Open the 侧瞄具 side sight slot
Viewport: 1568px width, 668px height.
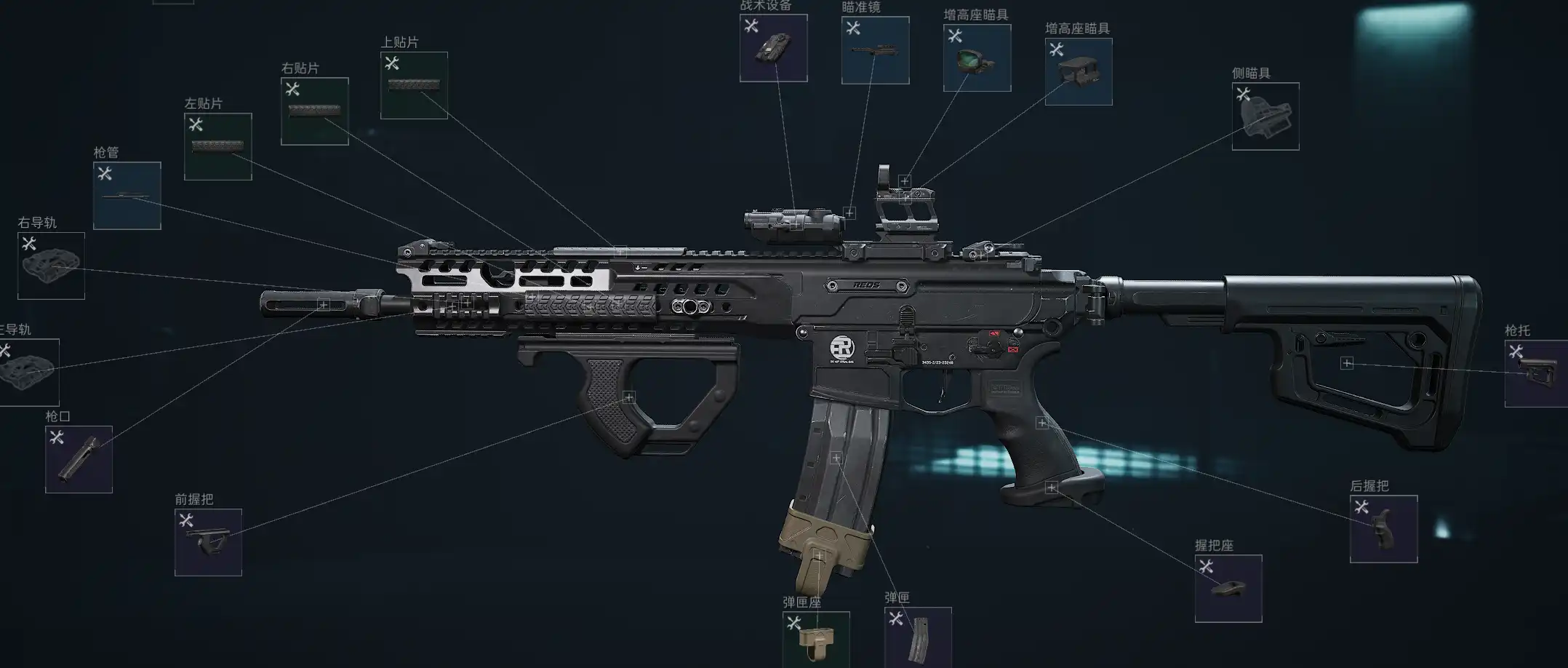pyautogui.click(x=1265, y=116)
